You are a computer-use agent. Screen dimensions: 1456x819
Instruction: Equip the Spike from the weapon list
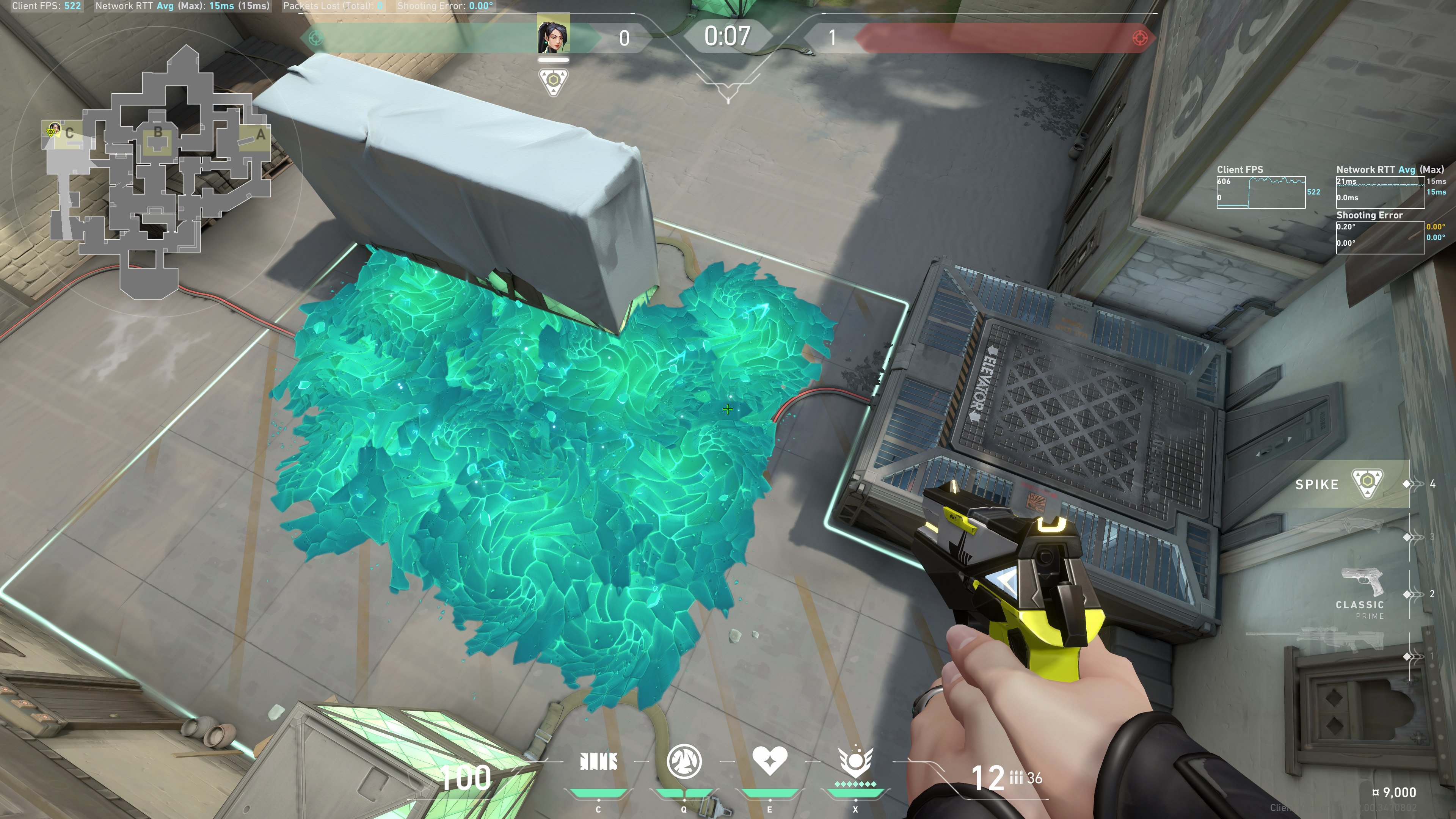pyautogui.click(x=1366, y=484)
